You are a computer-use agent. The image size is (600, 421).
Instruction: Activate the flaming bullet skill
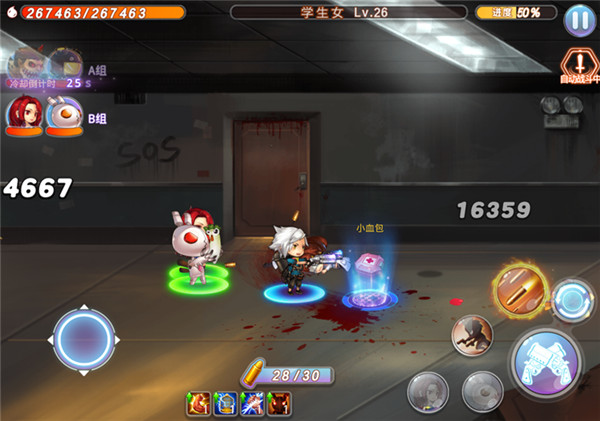[x=520, y=291]
